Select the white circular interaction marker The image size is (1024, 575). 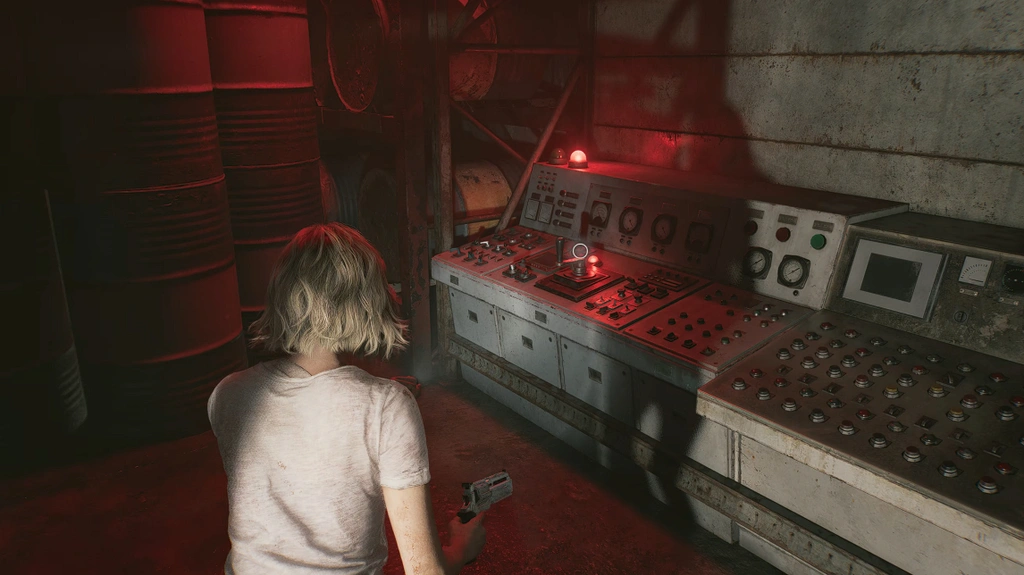pos(580,250)
